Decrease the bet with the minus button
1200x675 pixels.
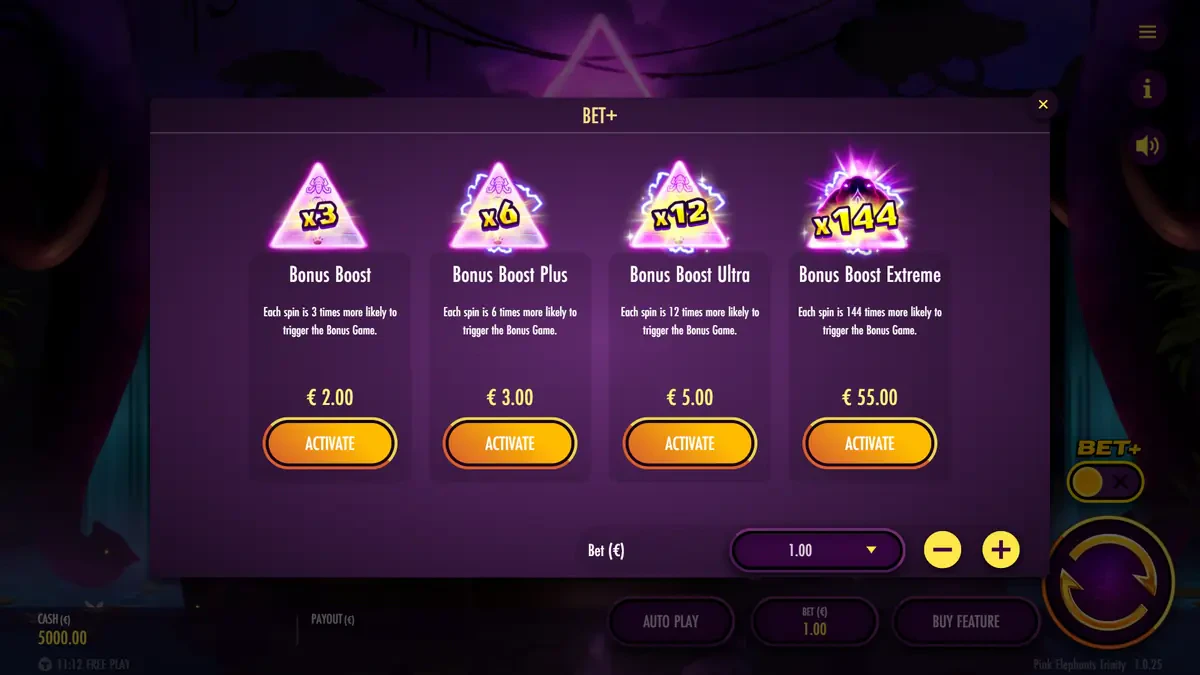[x=942, y=550]
